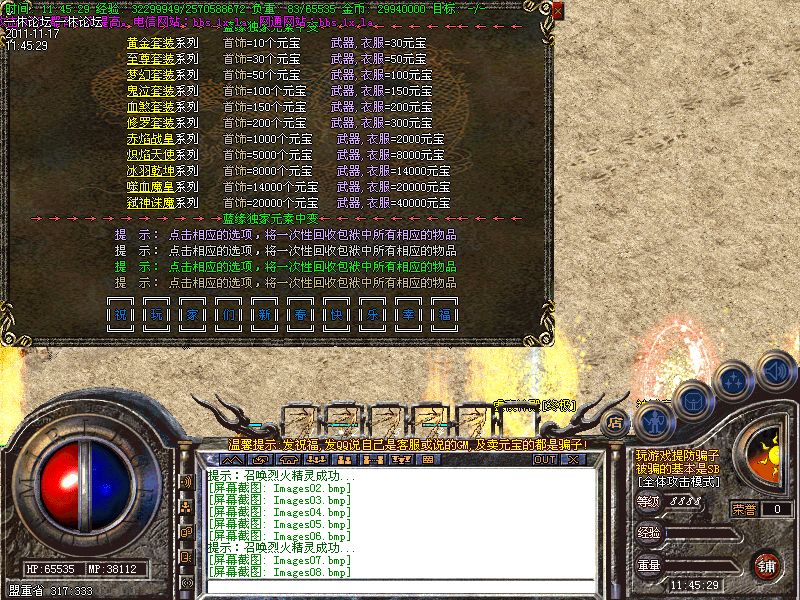
Task: Select the 噬血魔皇 series option
Action: [x=151, y=187]
